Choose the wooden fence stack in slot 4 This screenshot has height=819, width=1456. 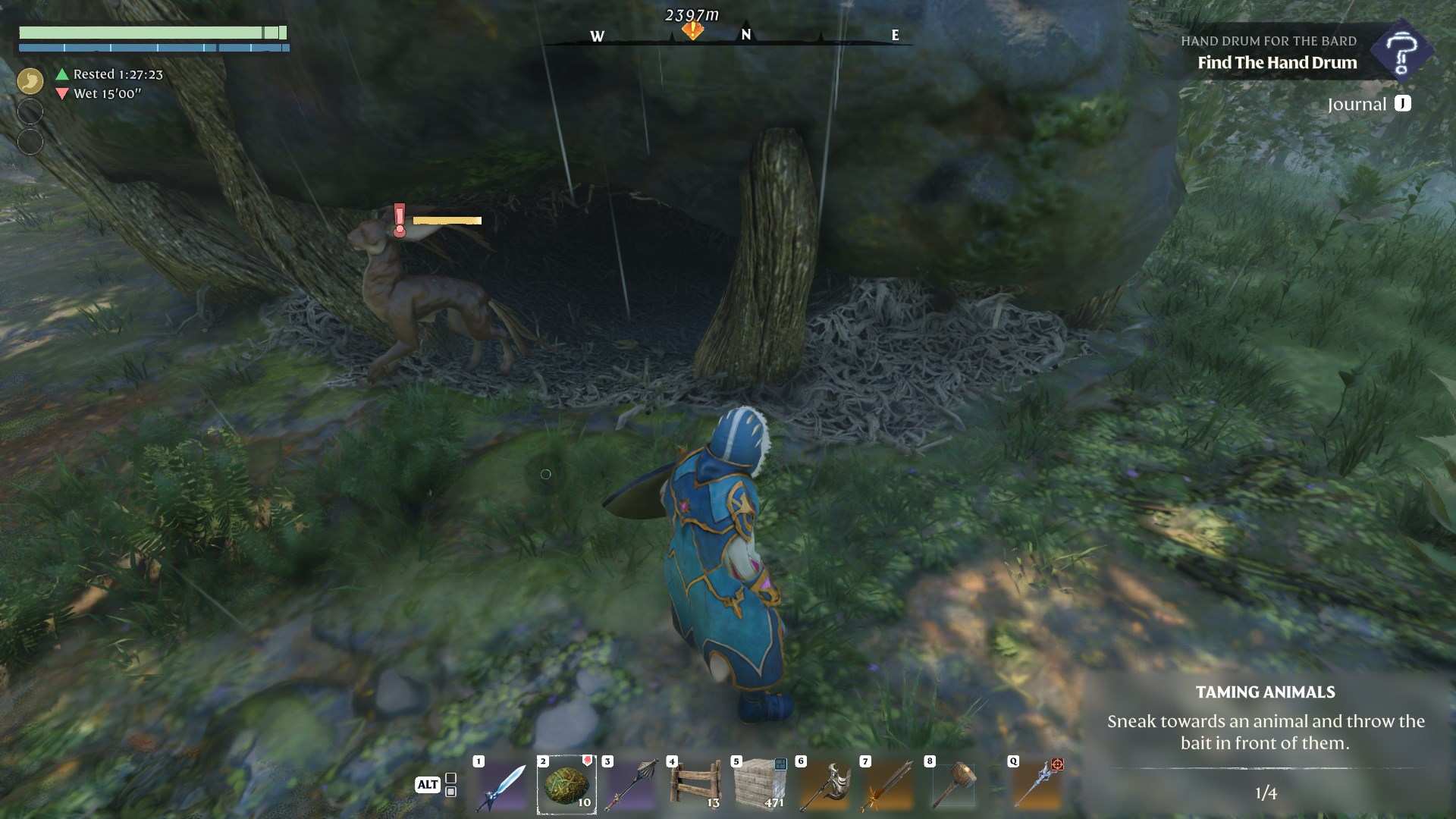(695, 786)
